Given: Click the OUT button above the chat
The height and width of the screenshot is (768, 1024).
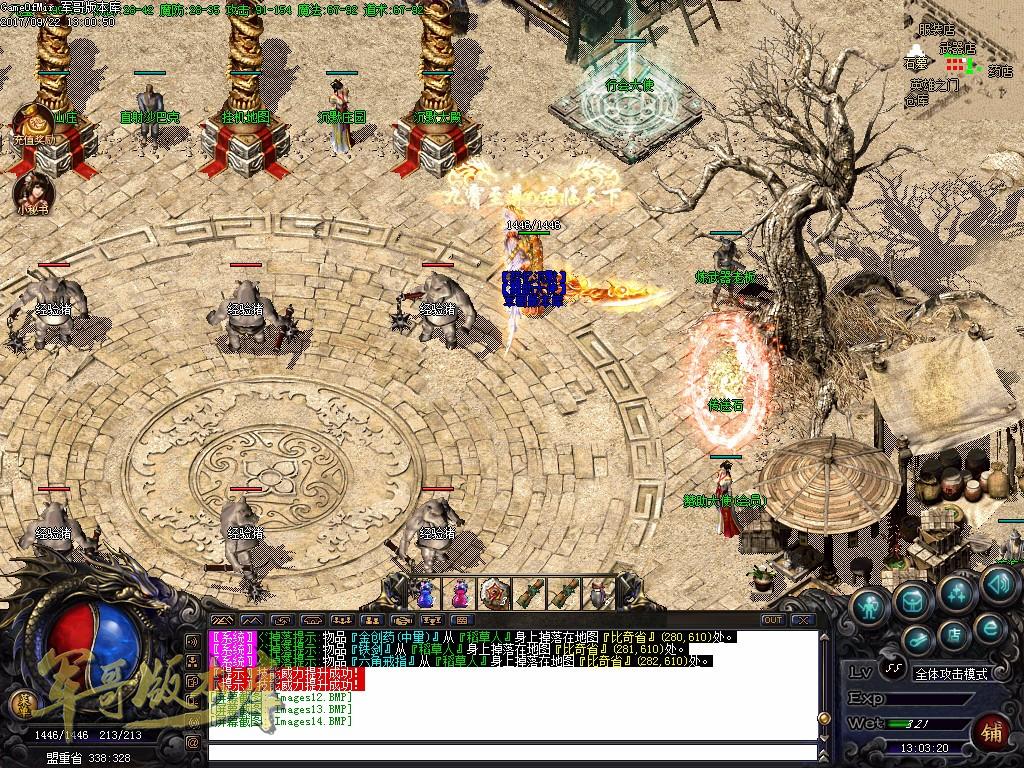Looking at the screenshot, I should pos(772,620).
